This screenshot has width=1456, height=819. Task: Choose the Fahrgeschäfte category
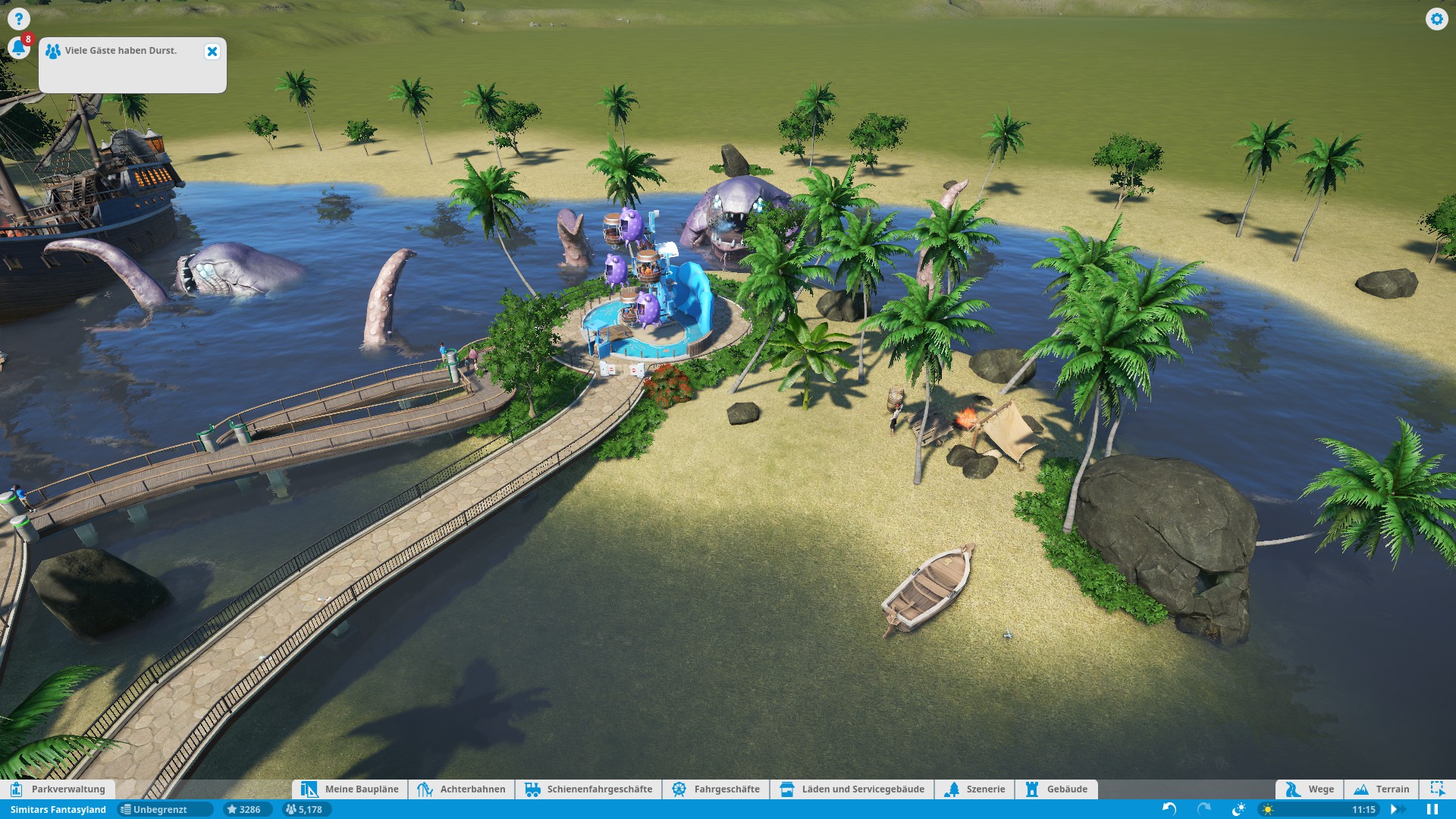coord(716,789)
